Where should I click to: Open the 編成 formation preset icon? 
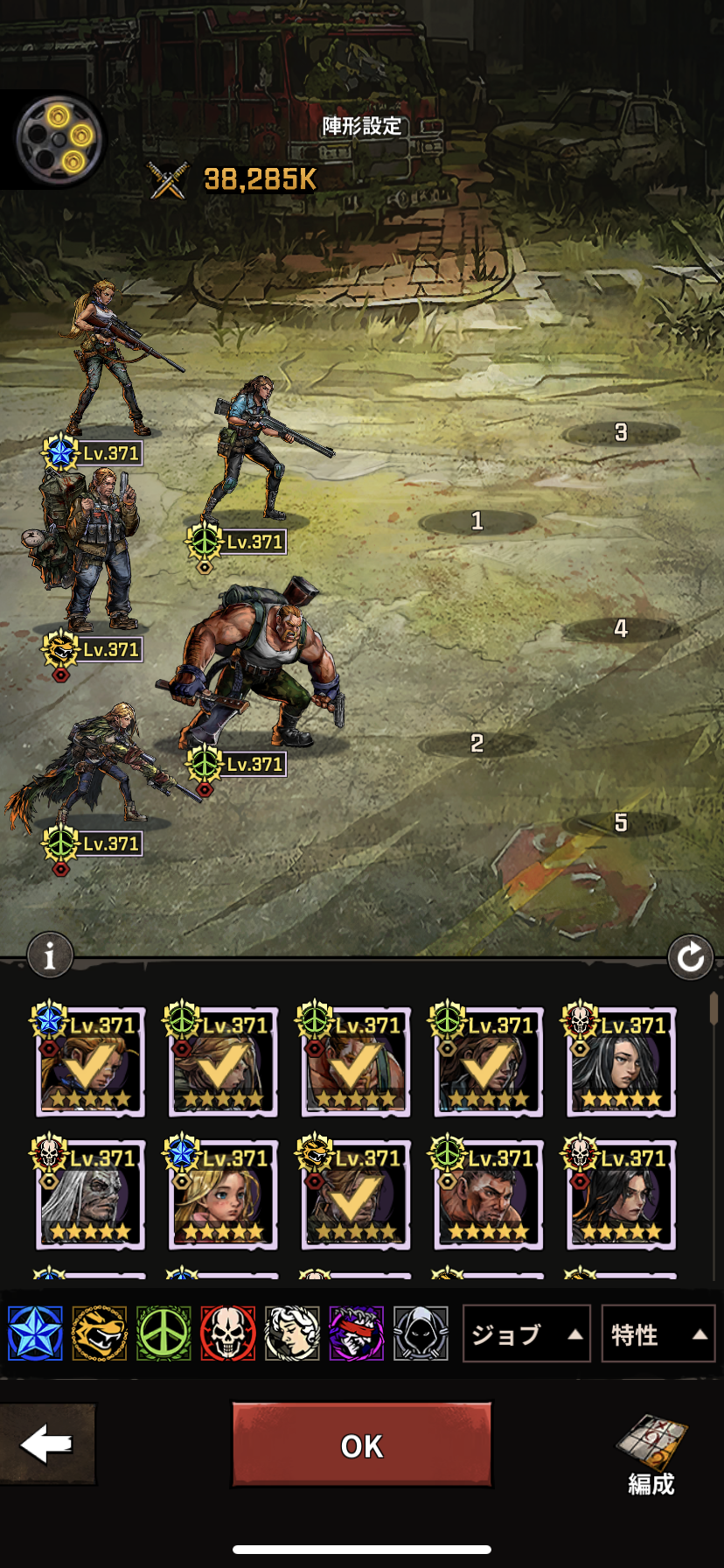pos(651,1455)
